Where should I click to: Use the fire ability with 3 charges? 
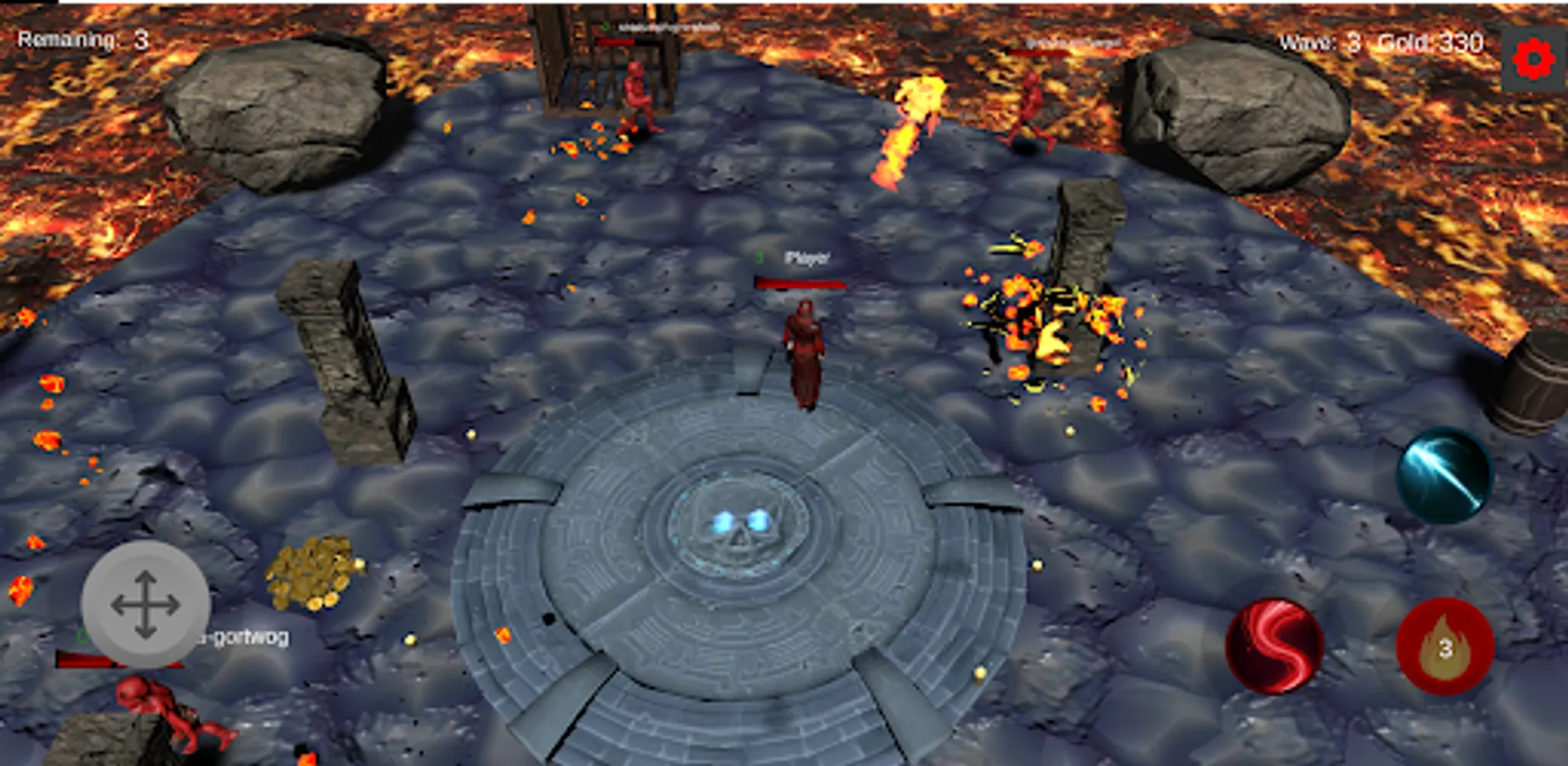click(x=1443, y=649)
